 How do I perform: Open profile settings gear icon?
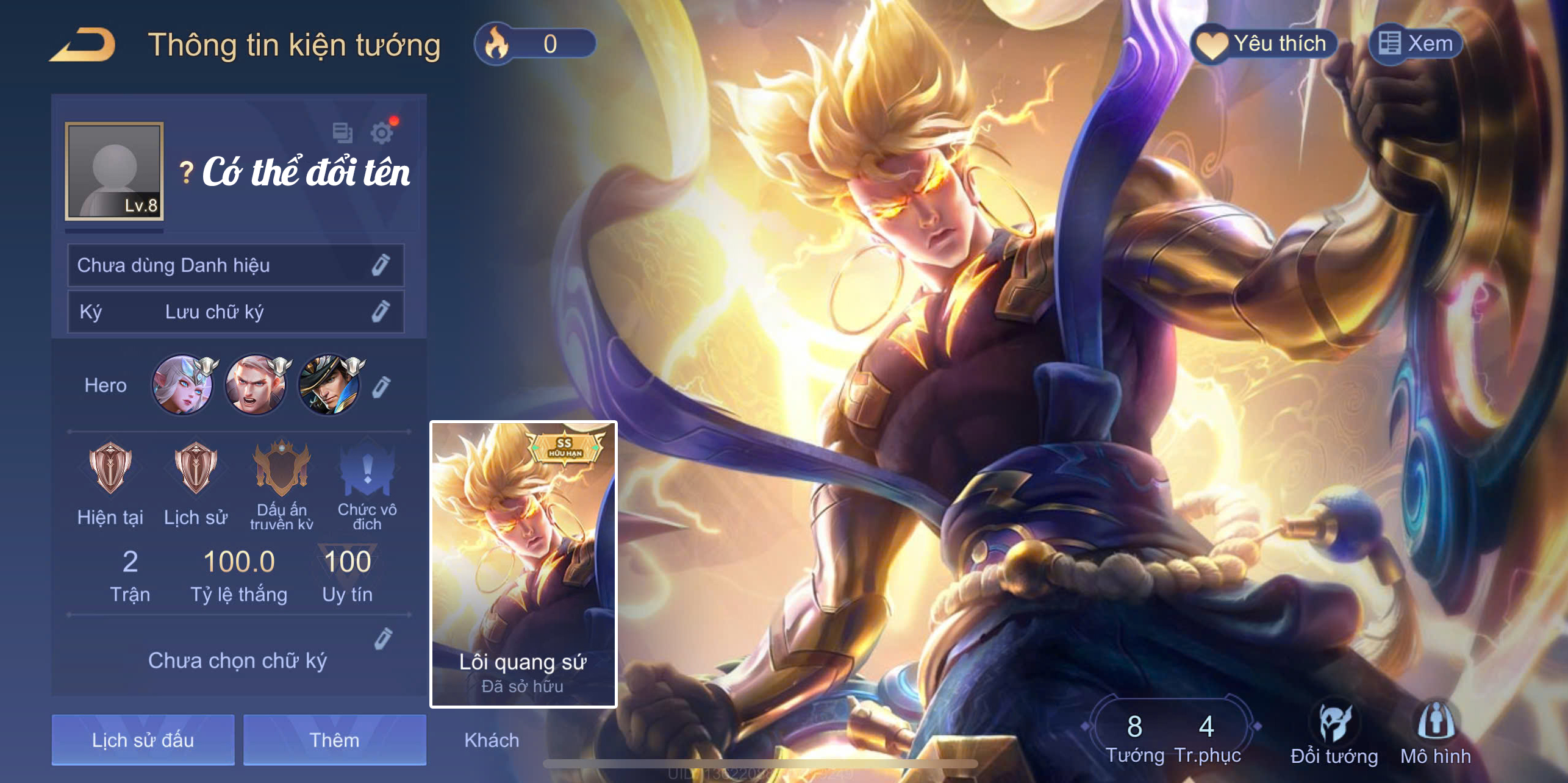[x=382, y=132]
